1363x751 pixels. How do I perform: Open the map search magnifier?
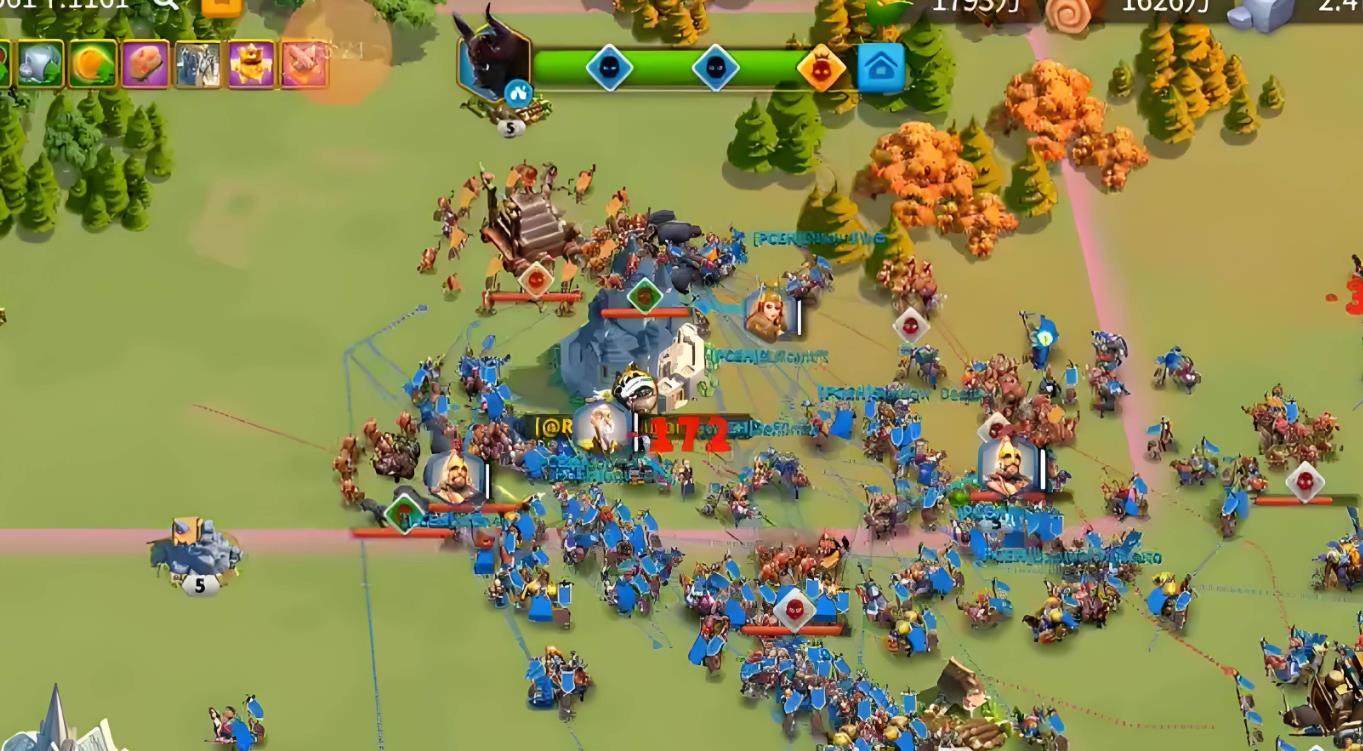pyautogui.click(x=165, y=3)
